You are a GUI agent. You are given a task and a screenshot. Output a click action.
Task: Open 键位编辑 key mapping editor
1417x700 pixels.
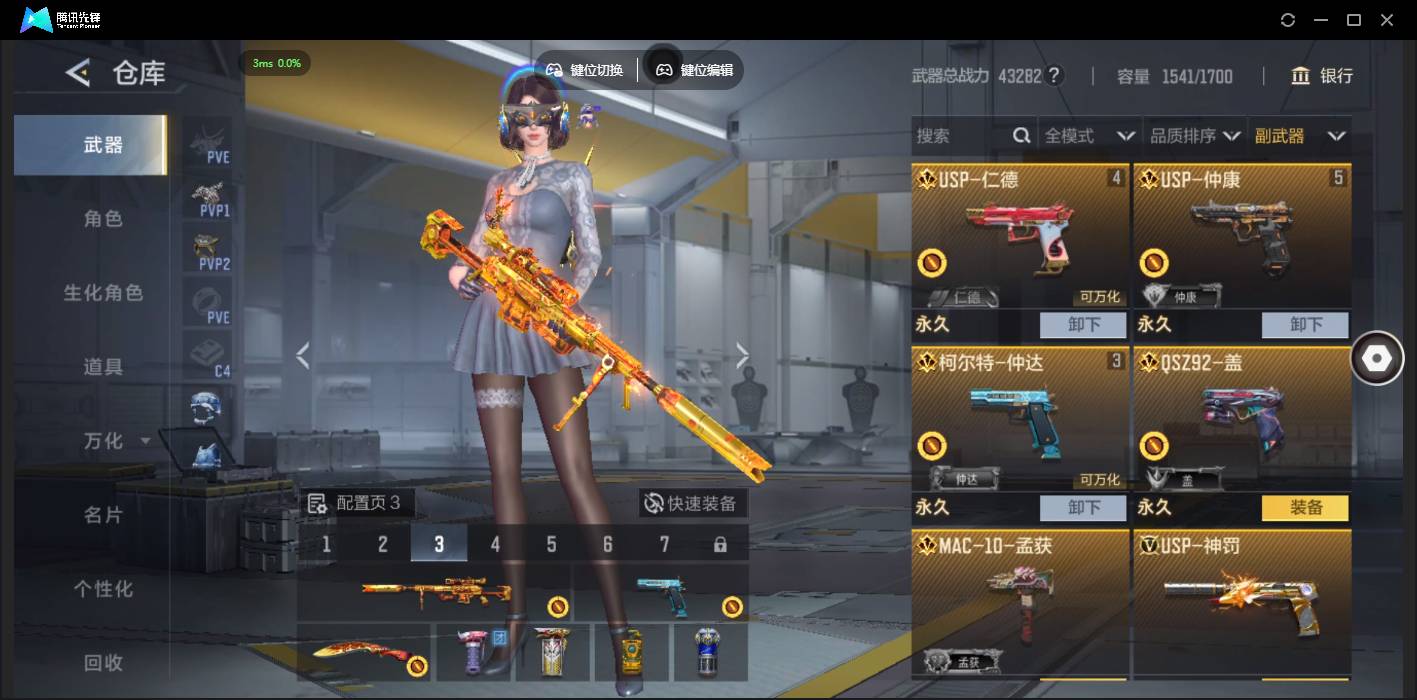(x=695, y=70)
